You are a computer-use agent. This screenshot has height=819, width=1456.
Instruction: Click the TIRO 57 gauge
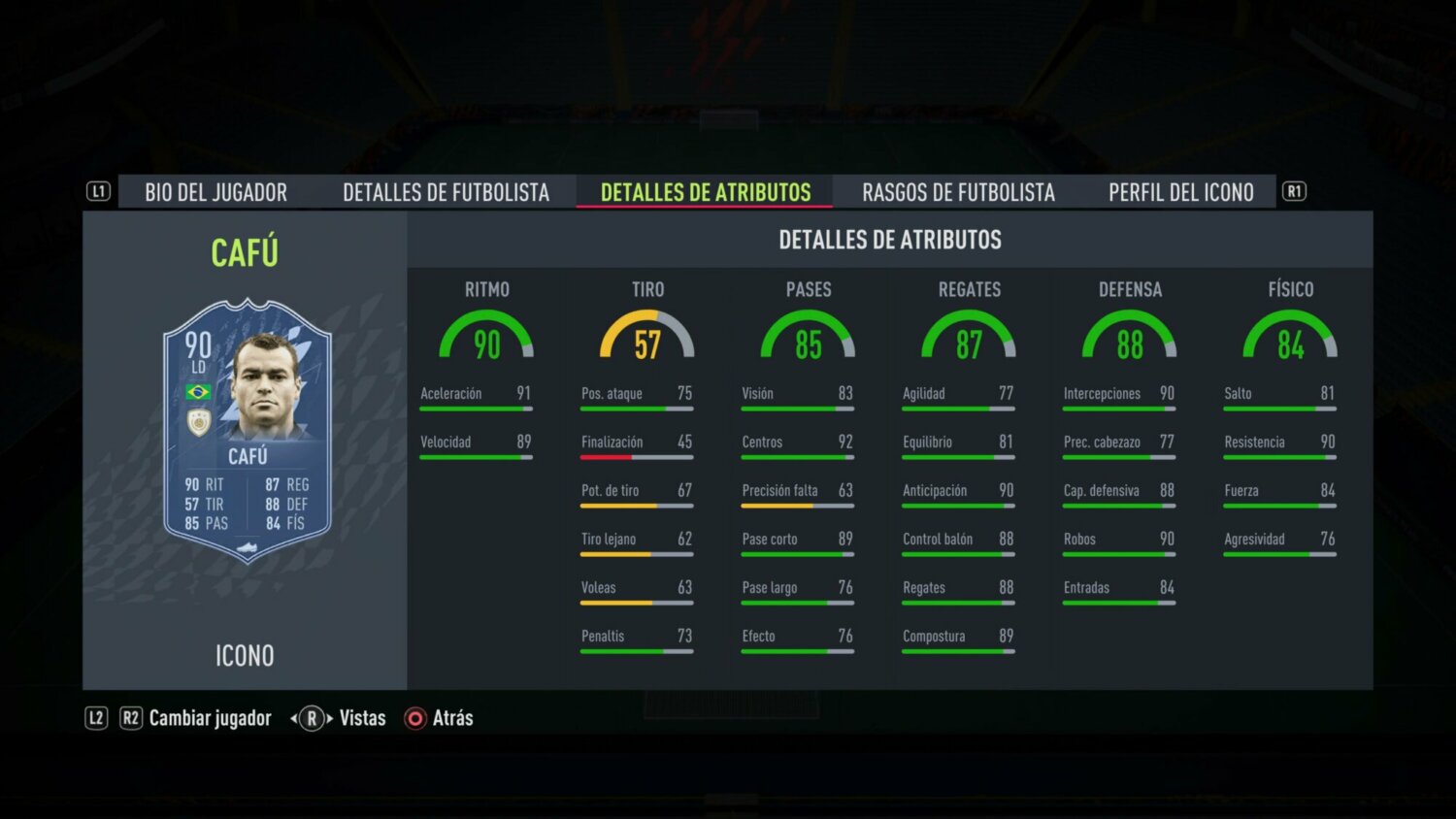point(647,337)
